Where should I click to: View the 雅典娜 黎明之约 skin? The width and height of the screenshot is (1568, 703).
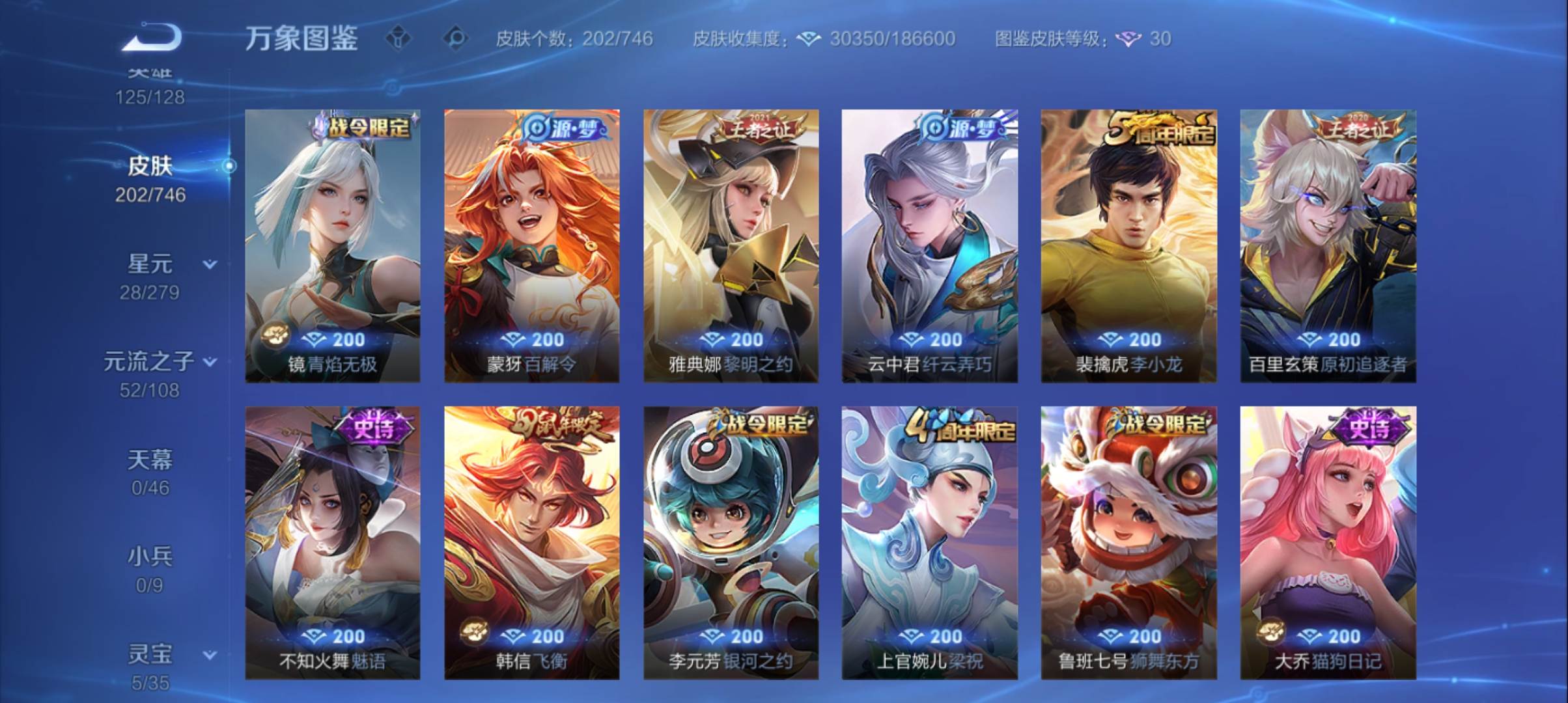pos(731,245)
